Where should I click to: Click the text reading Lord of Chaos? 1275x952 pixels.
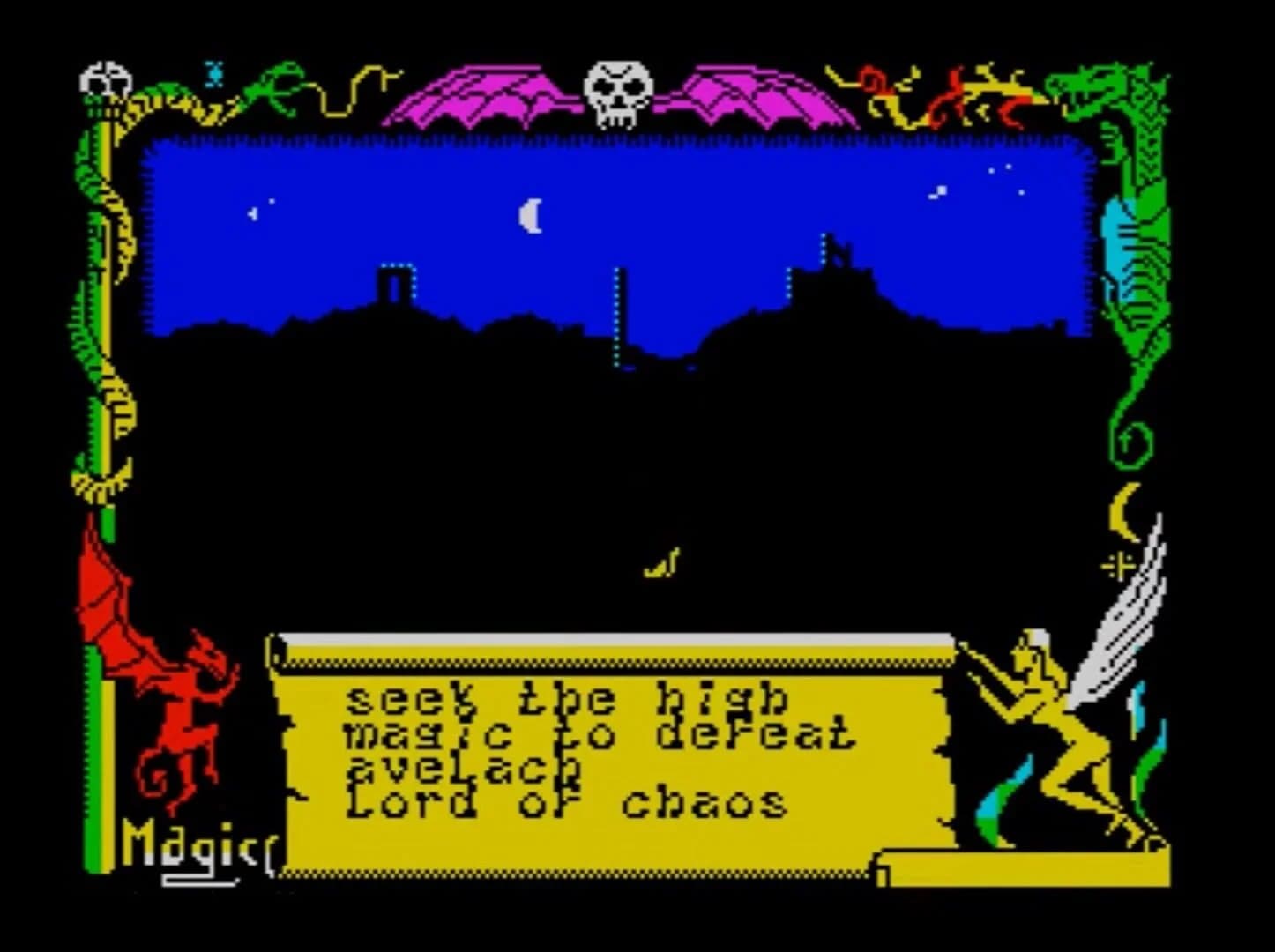(564, 800)
